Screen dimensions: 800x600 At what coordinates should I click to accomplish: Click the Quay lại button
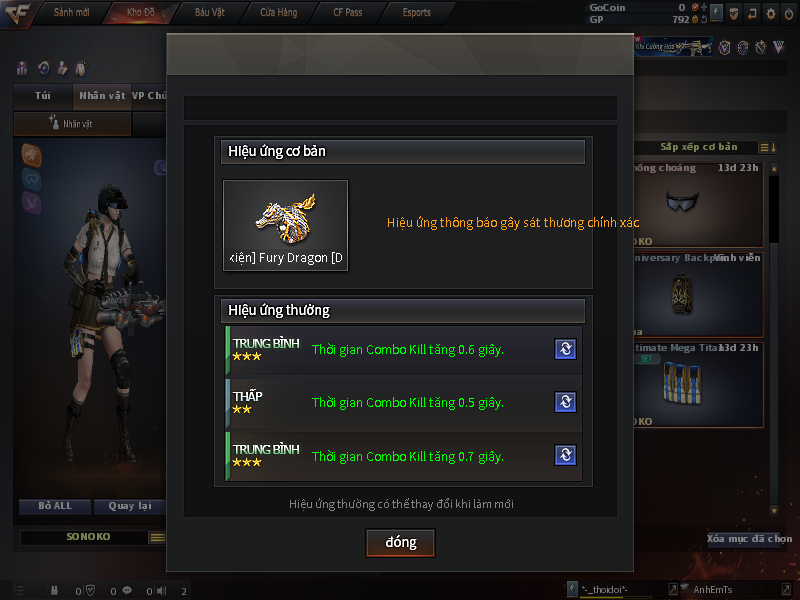click(130, 506)
